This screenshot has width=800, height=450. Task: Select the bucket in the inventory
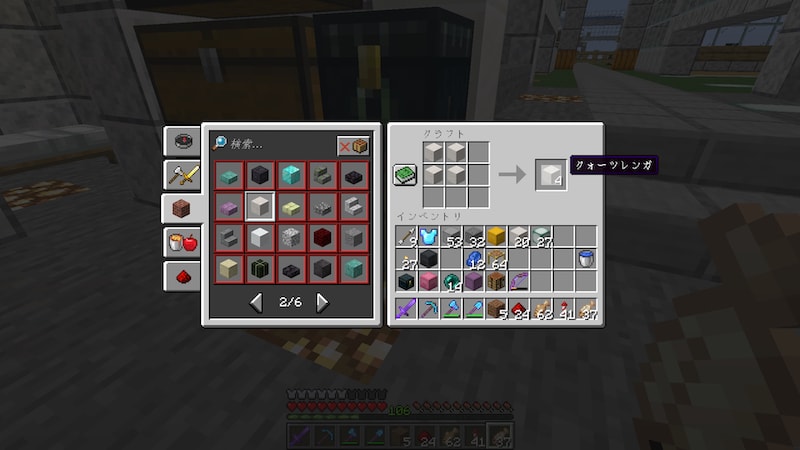(587, 259)
